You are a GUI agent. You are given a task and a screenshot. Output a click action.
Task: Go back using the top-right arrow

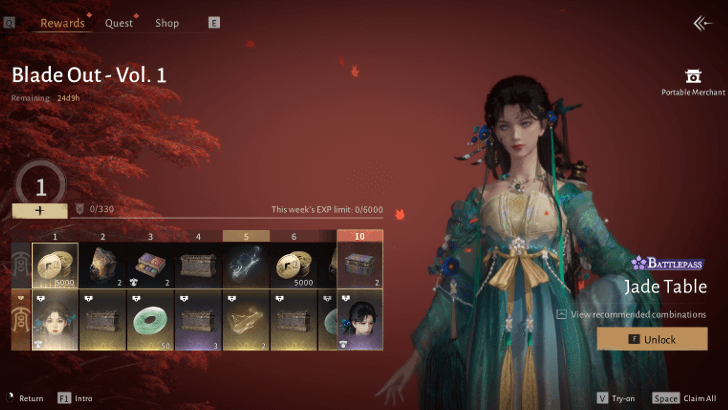click(x=702, y=23)
